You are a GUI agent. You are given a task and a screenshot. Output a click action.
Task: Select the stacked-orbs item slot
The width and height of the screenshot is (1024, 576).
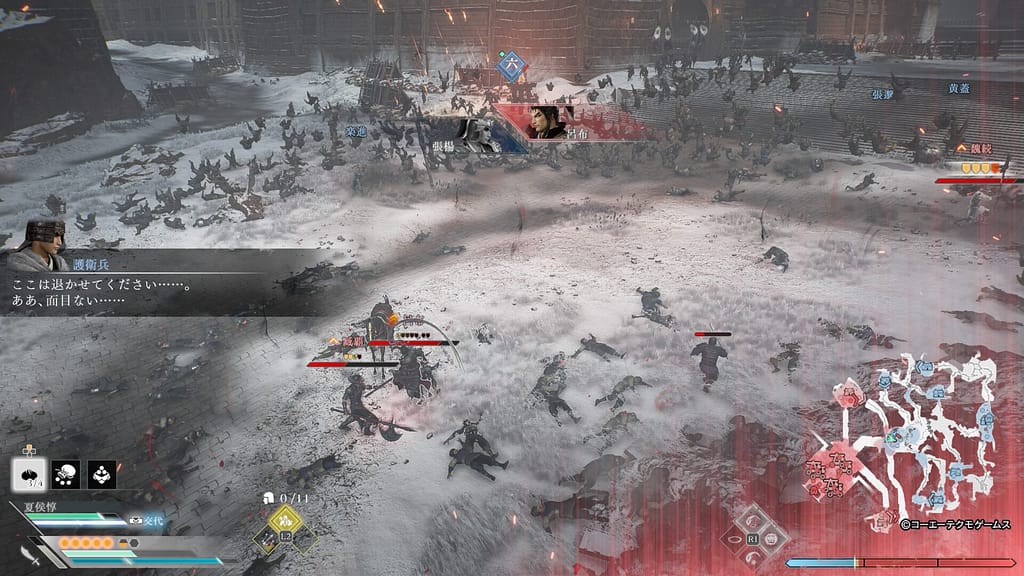[102, 474]
